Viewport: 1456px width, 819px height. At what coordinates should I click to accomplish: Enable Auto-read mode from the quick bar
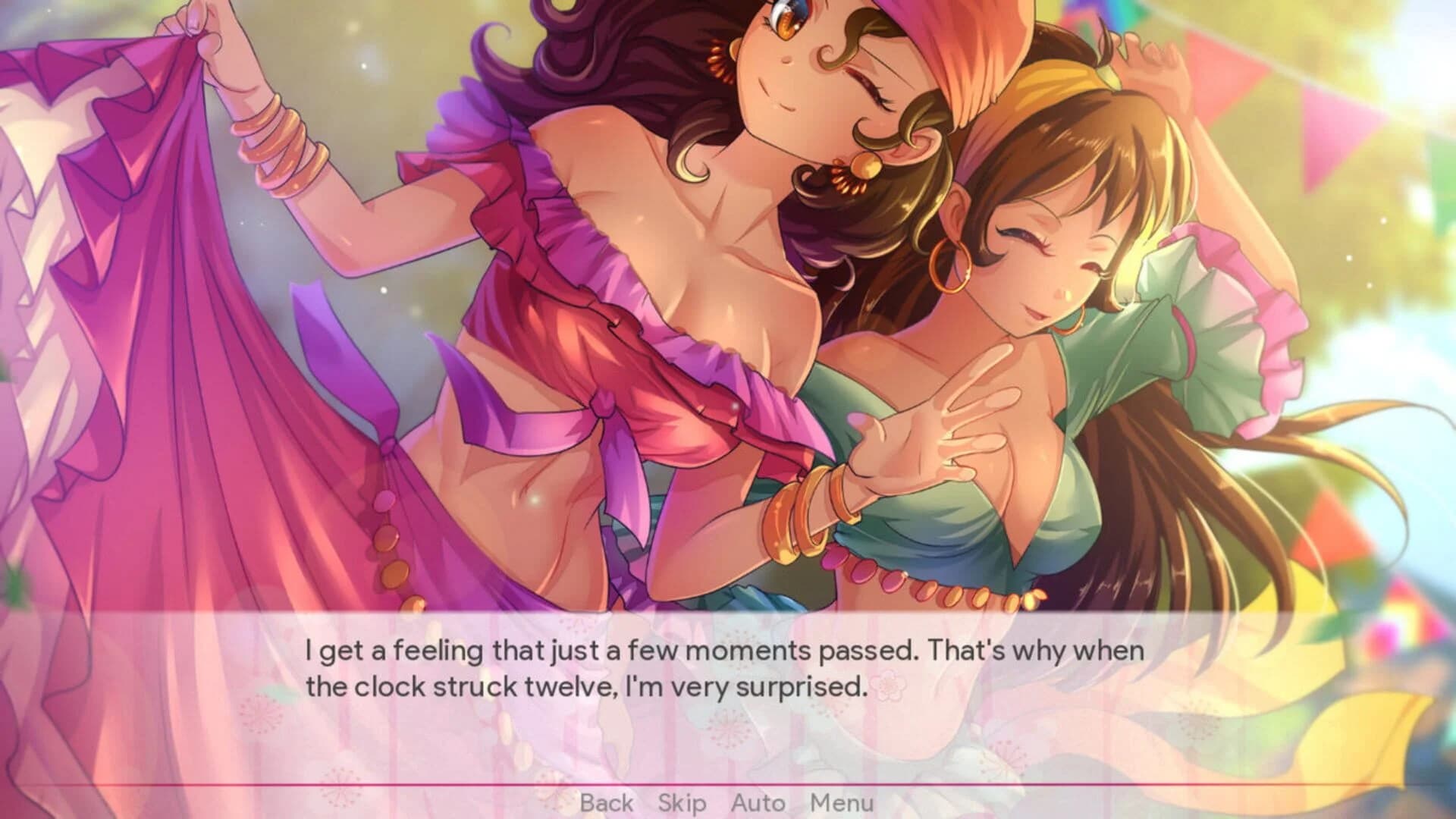coord(759,802)
